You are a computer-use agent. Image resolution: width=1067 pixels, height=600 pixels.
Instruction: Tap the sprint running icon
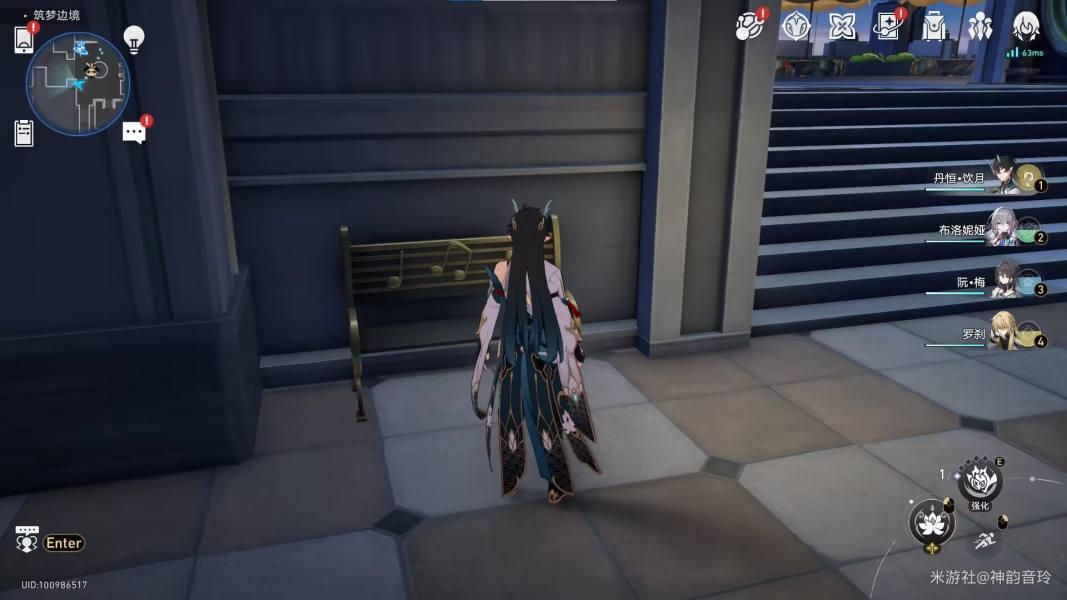tap(984, 540)
